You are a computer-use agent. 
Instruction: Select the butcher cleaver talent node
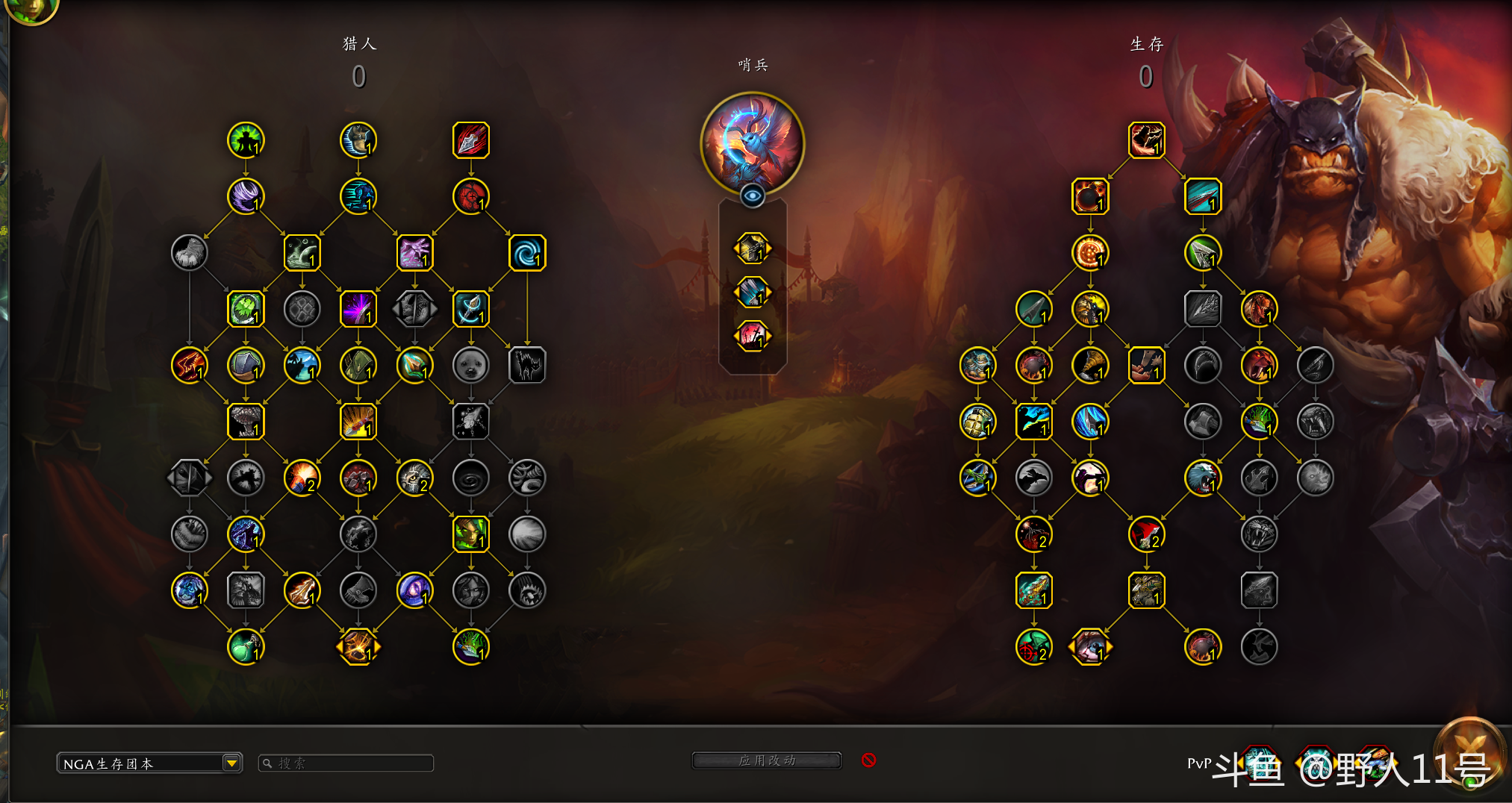[1146, 366]
